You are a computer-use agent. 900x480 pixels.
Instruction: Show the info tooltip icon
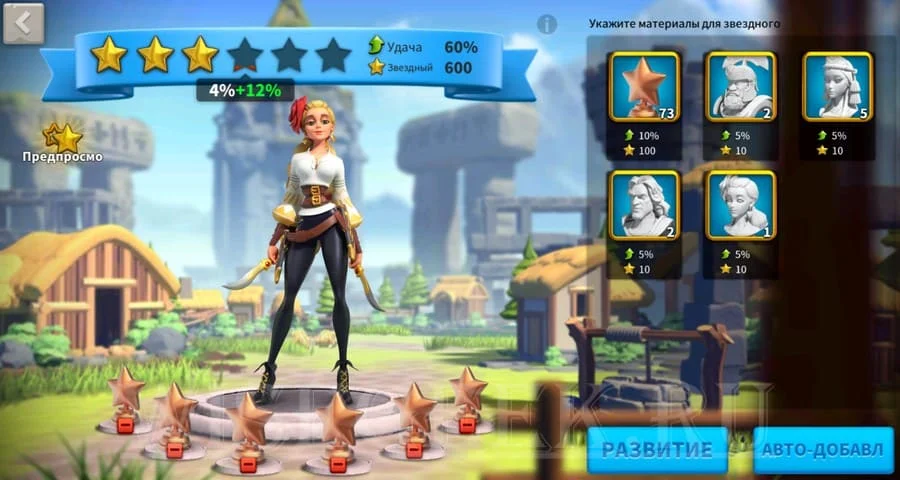[x=547, y=24]
